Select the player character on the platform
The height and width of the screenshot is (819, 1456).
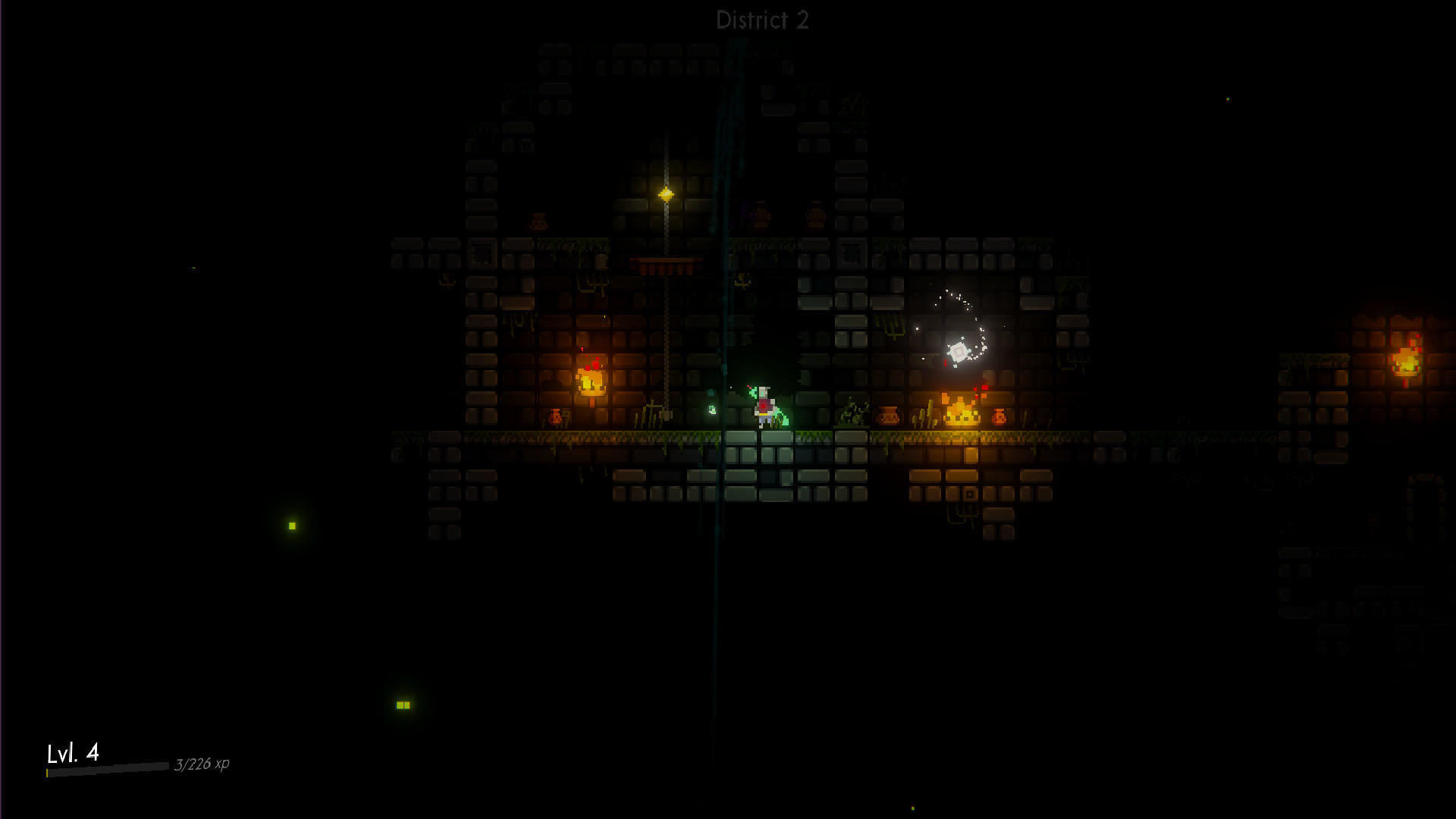coord(762,402)
